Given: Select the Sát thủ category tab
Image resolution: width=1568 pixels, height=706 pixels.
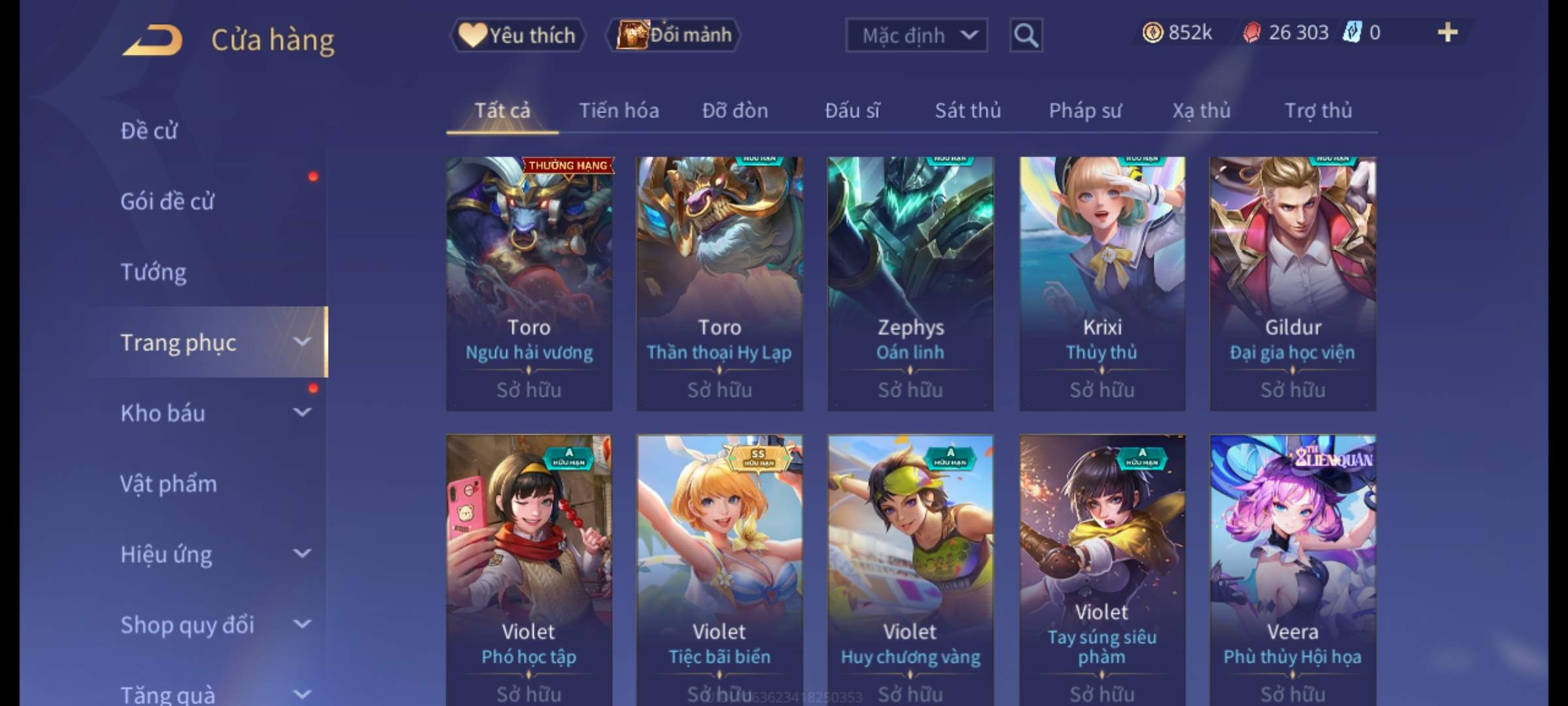Looking at the screenshot, I should coord(968,111).
